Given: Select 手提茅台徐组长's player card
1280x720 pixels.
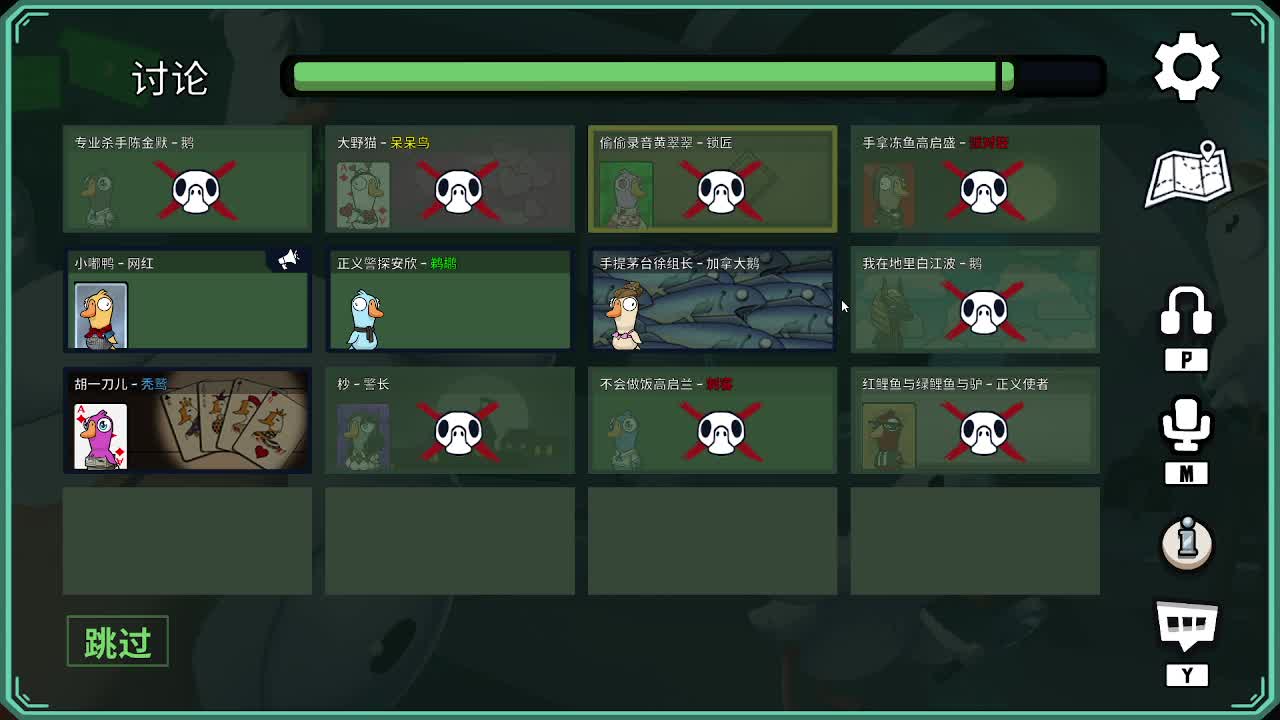Looking at the screenshot, I should [712, 298].
